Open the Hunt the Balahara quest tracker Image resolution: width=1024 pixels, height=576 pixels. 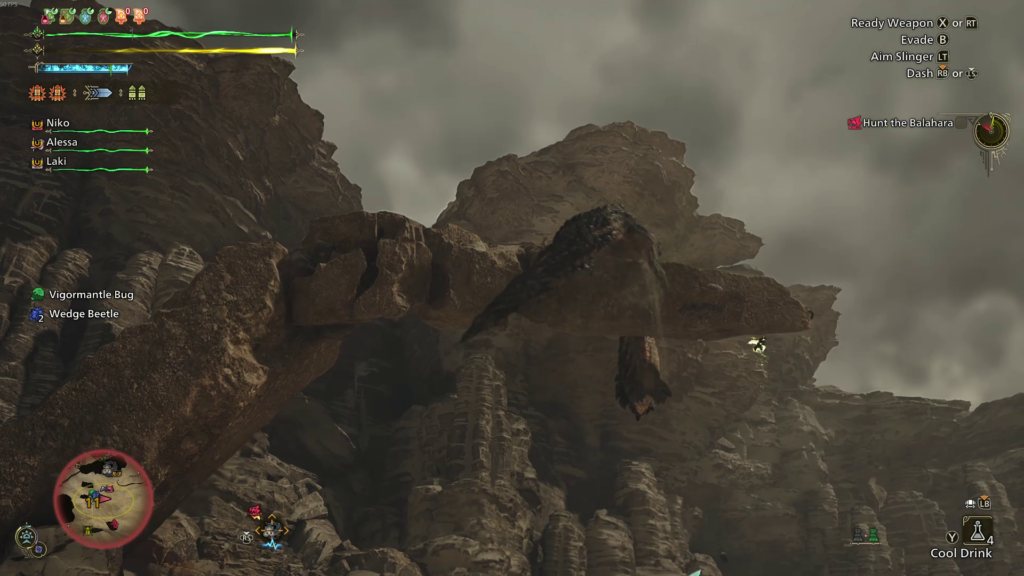tap(900, 123)
